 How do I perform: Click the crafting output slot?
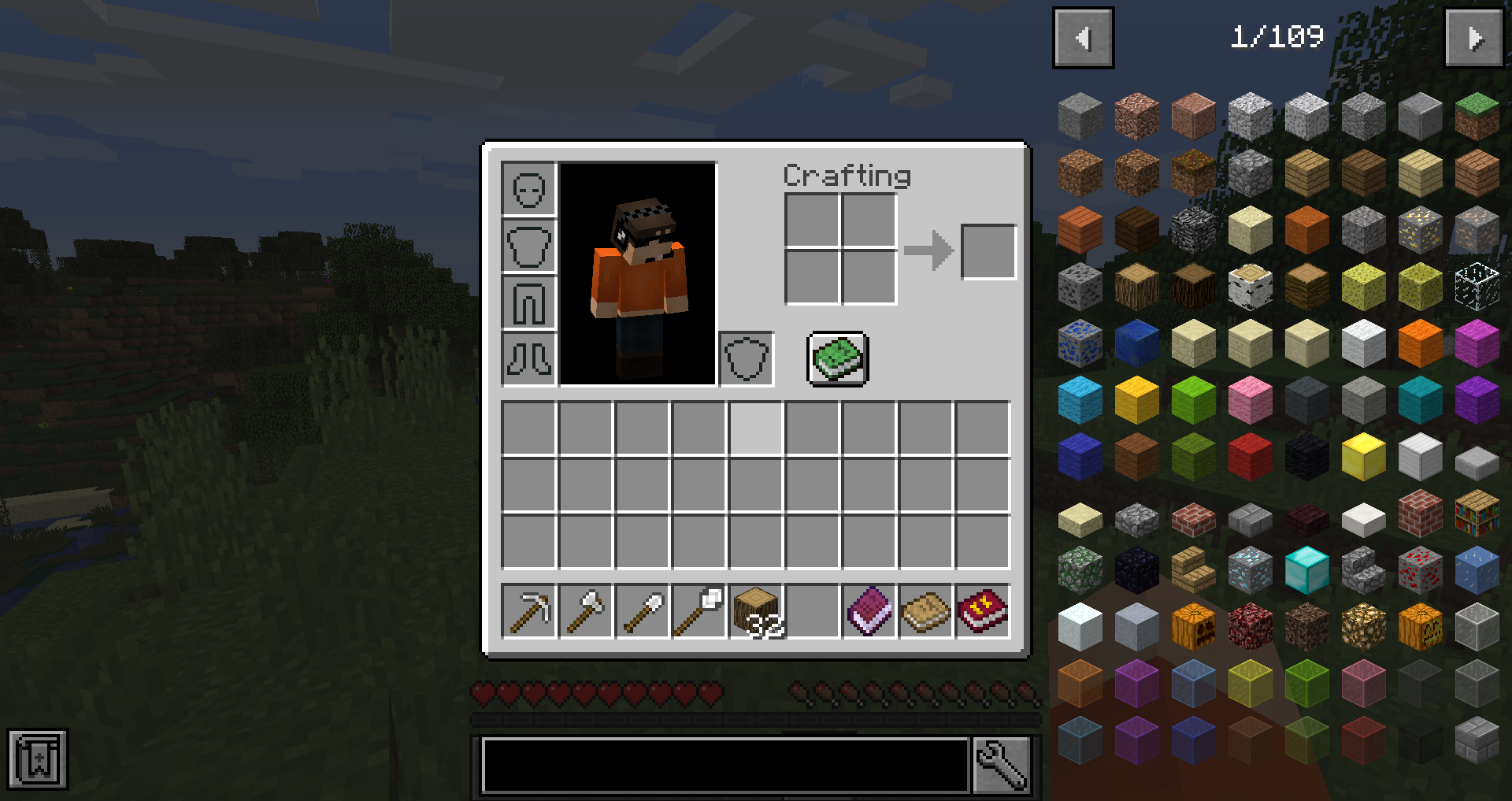[x=989, y=252]
